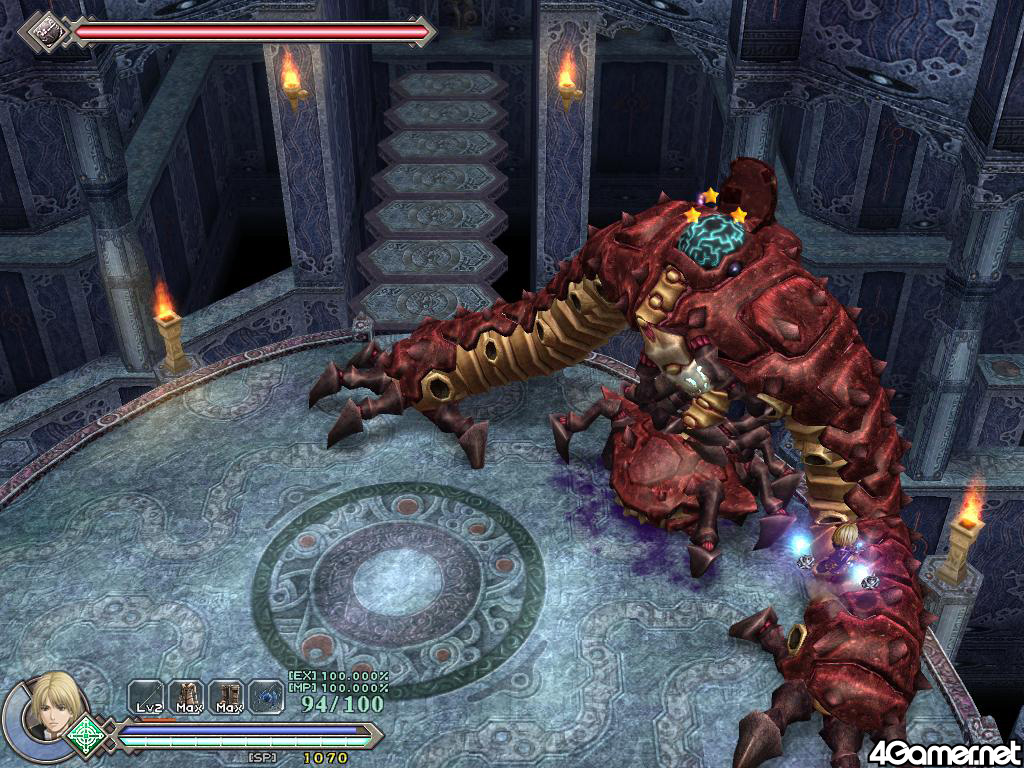Click the boss emblem beside red bar
This screenshot has height=768, width=1024.
(x=46, y=31)
